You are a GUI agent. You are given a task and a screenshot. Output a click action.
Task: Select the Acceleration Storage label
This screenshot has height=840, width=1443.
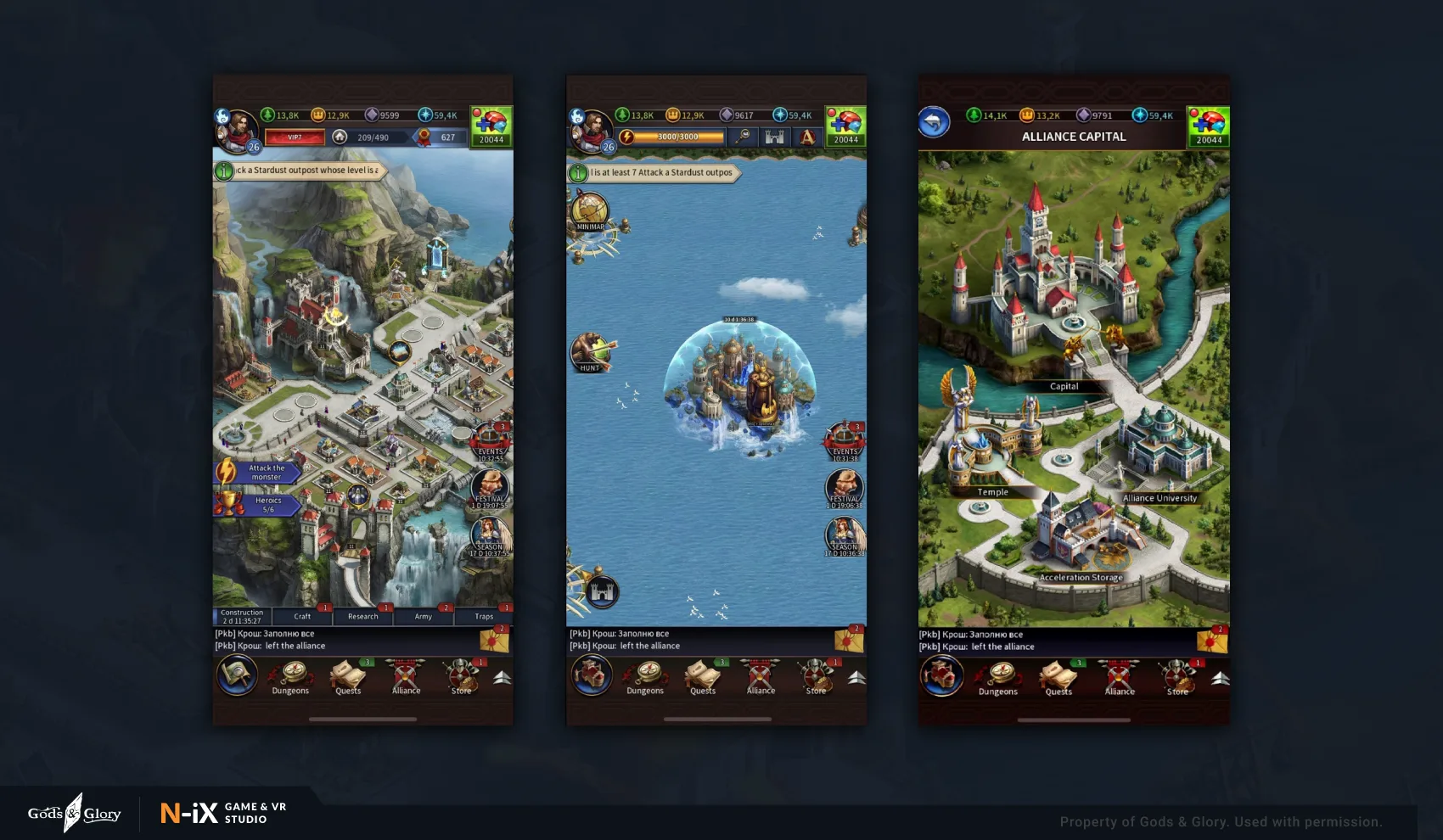tap(1081, 578)
